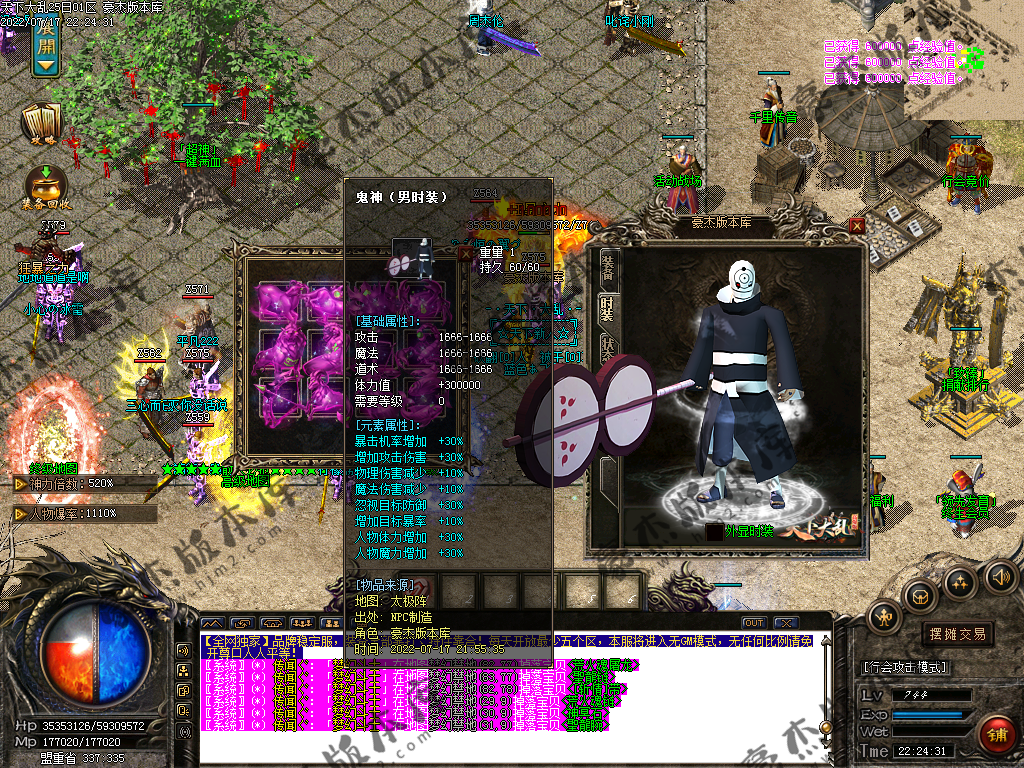Screen dimensions: 1024x768
Task: Toggle the sound speaker icon
Action: [x=999, y=575]
